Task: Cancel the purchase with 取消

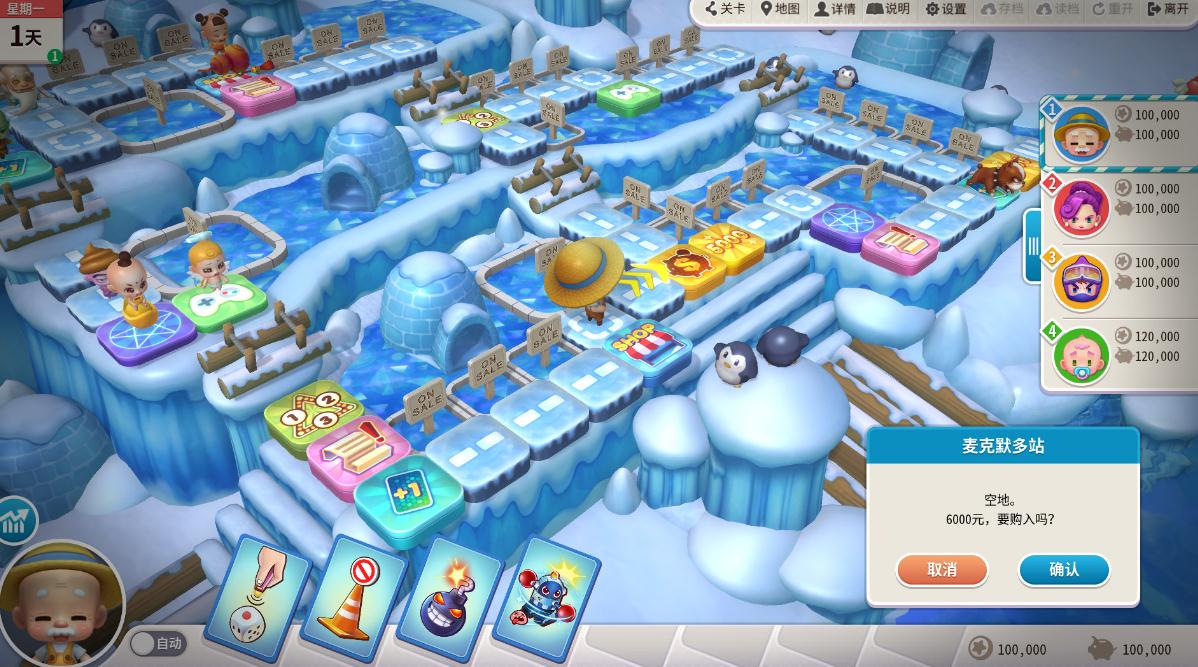Action: [941, 570]
